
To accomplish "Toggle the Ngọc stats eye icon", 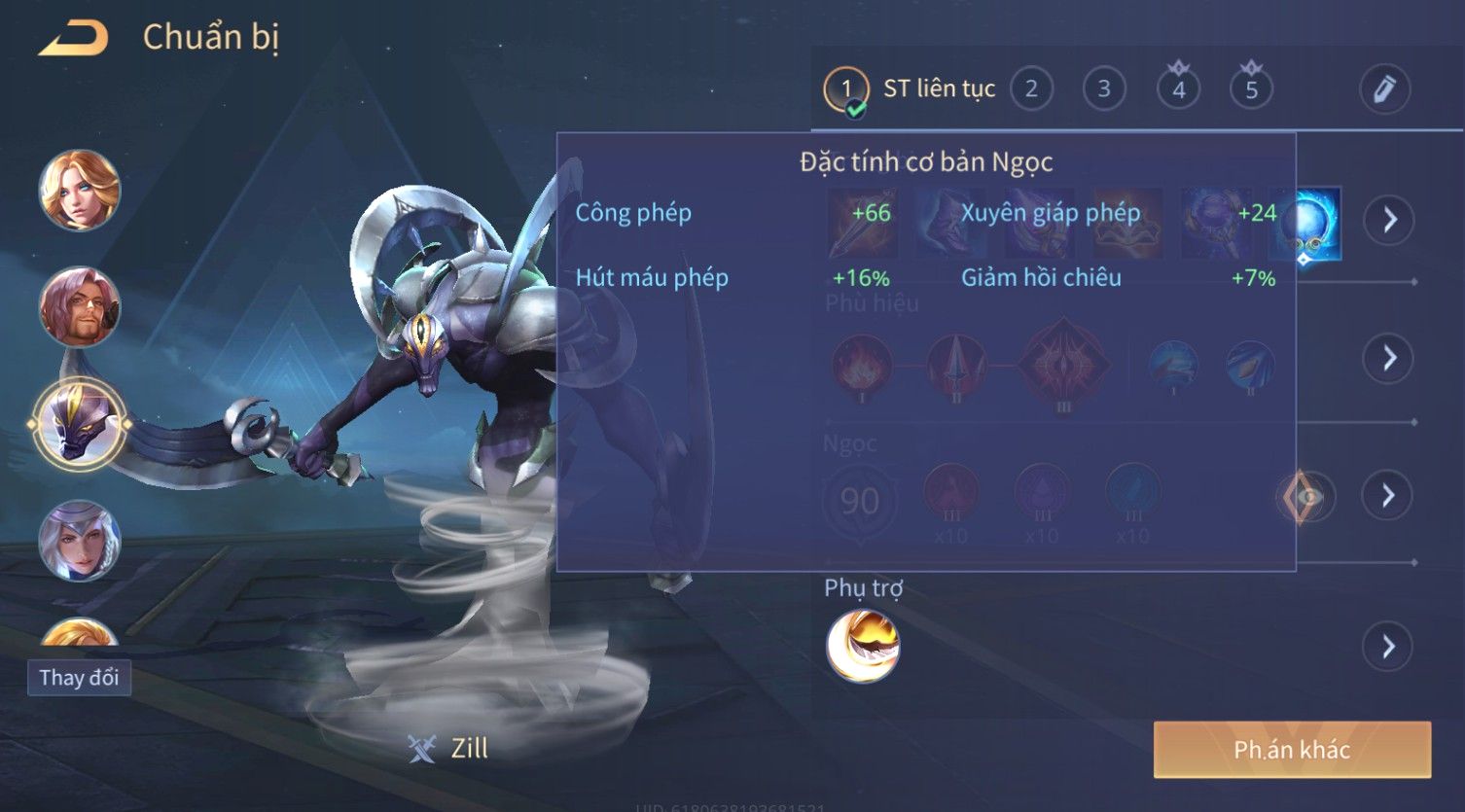I will point(1306,497).
